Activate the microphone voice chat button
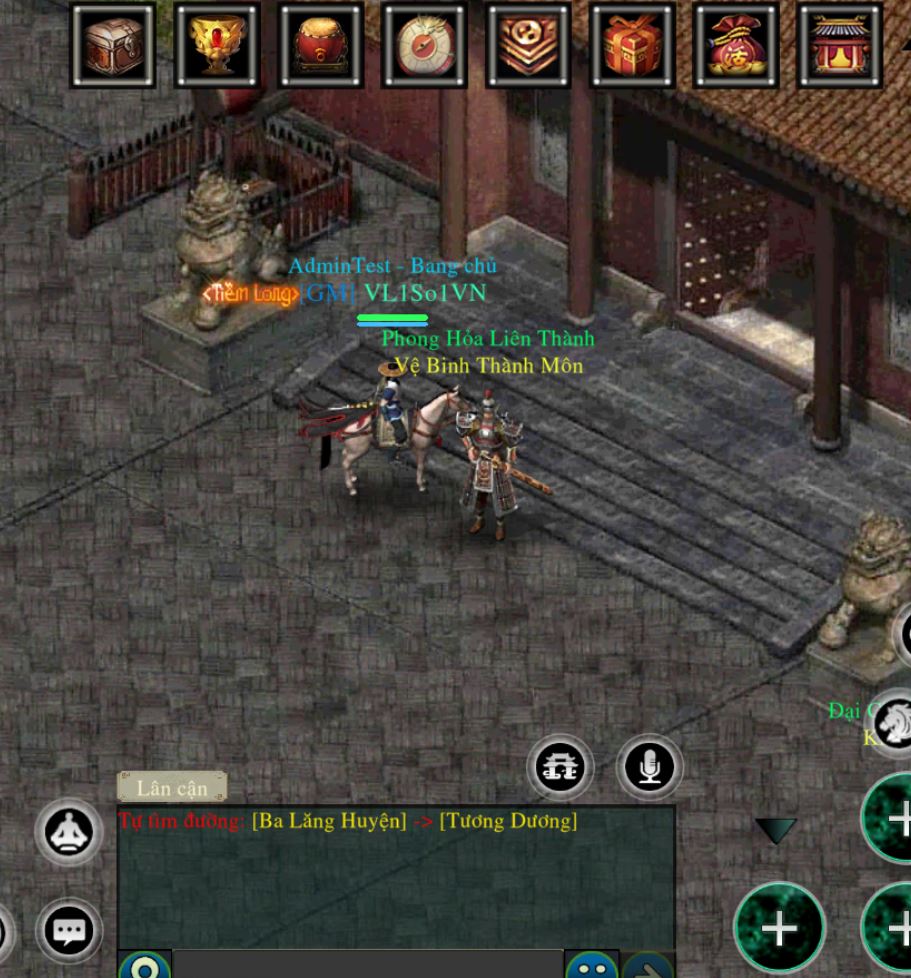Screen dimensions: 911x978 pyautogui.click(x=650, y=767)
